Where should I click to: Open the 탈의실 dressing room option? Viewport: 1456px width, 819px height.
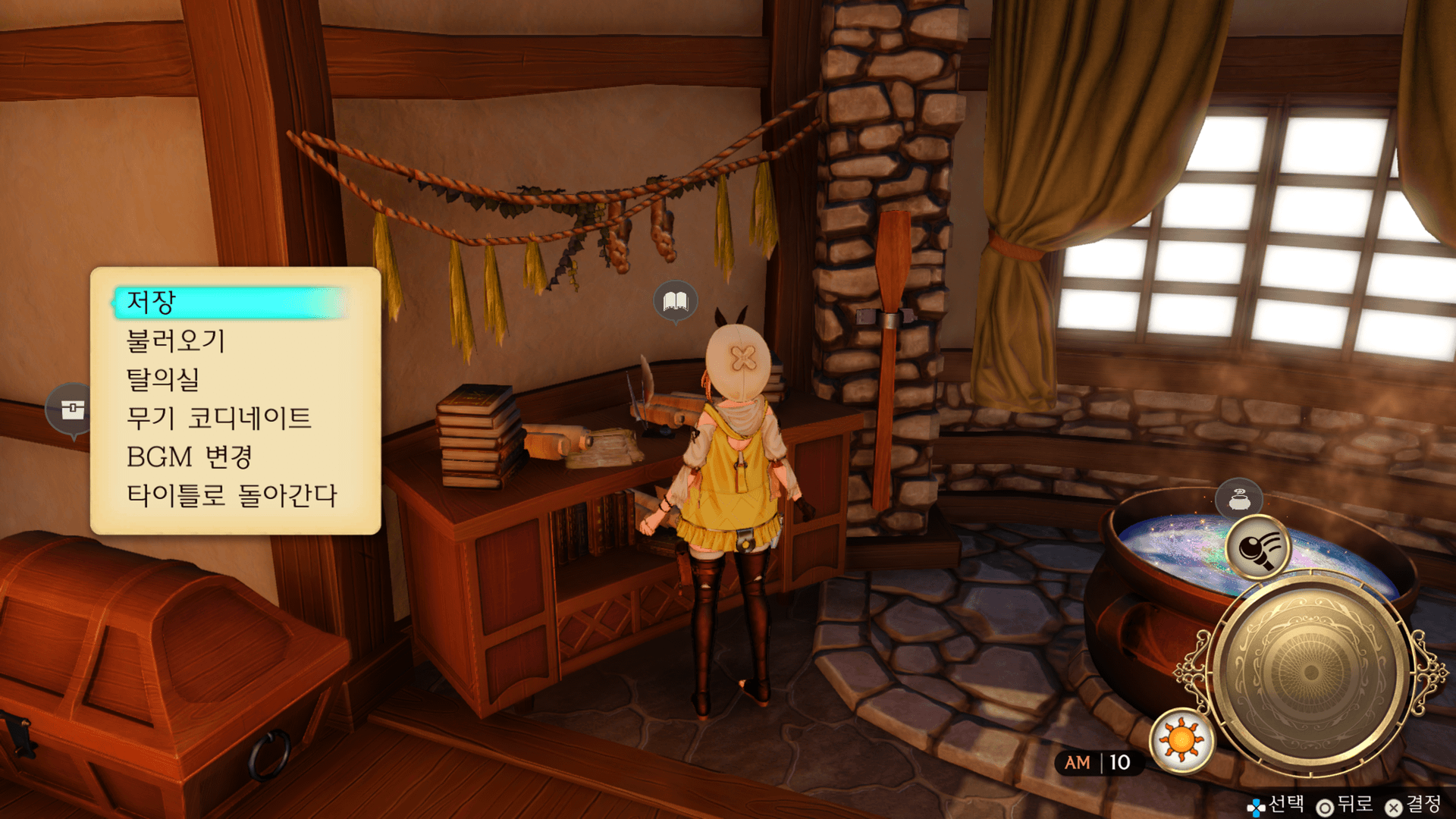coord(163,379)
